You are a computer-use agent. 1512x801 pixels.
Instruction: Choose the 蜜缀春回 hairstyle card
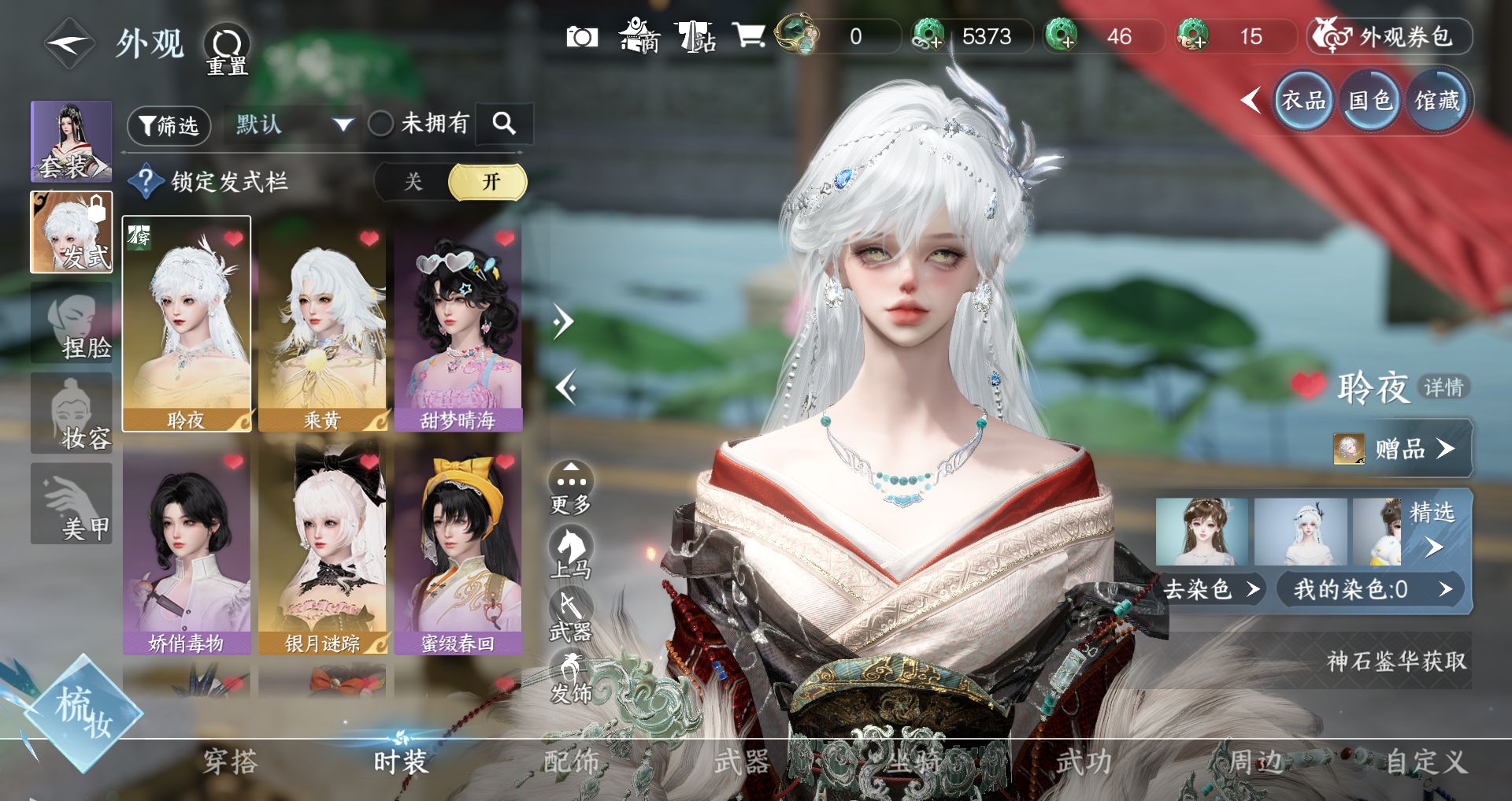click(458, 550)
